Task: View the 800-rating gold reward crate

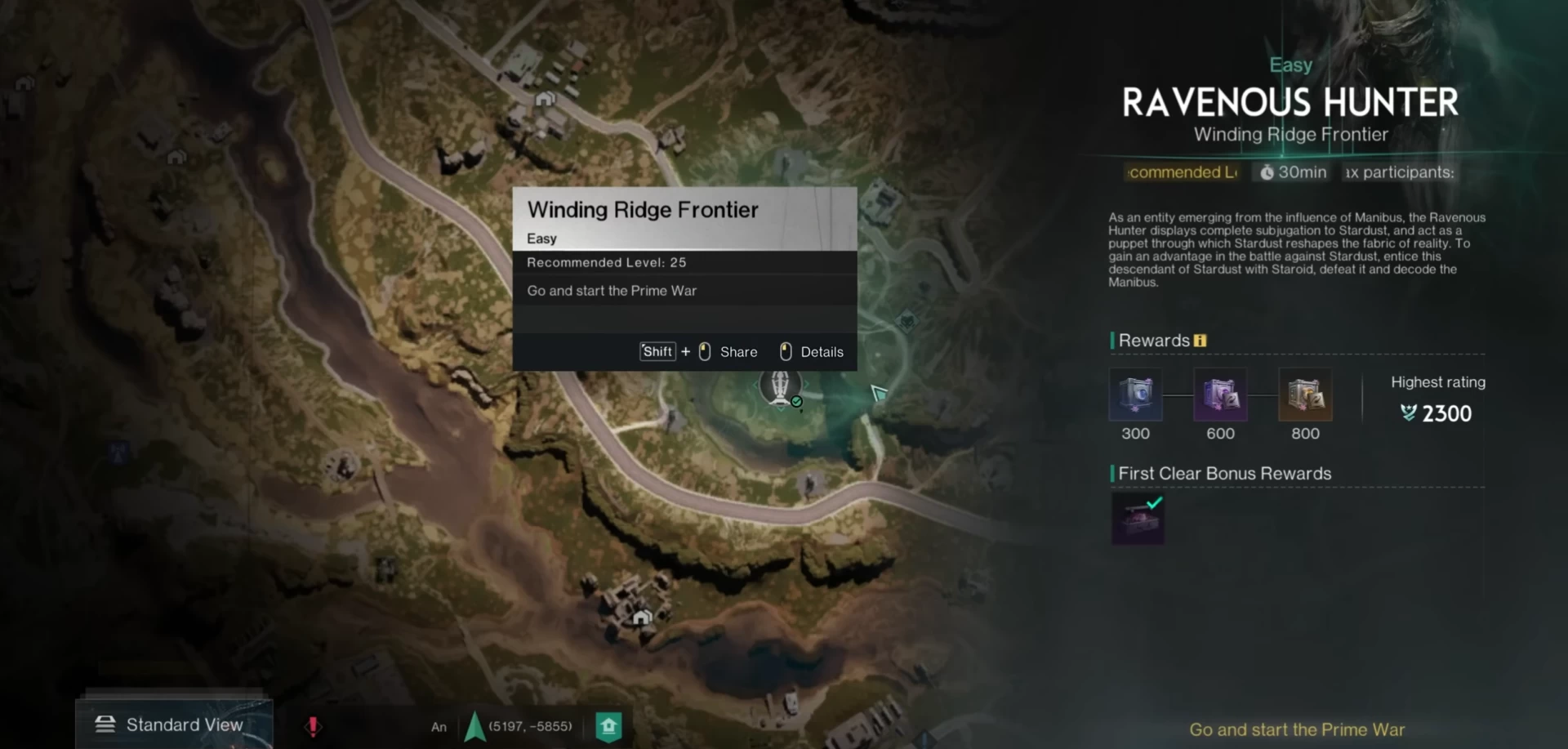Action: (x=1305, y=395)
